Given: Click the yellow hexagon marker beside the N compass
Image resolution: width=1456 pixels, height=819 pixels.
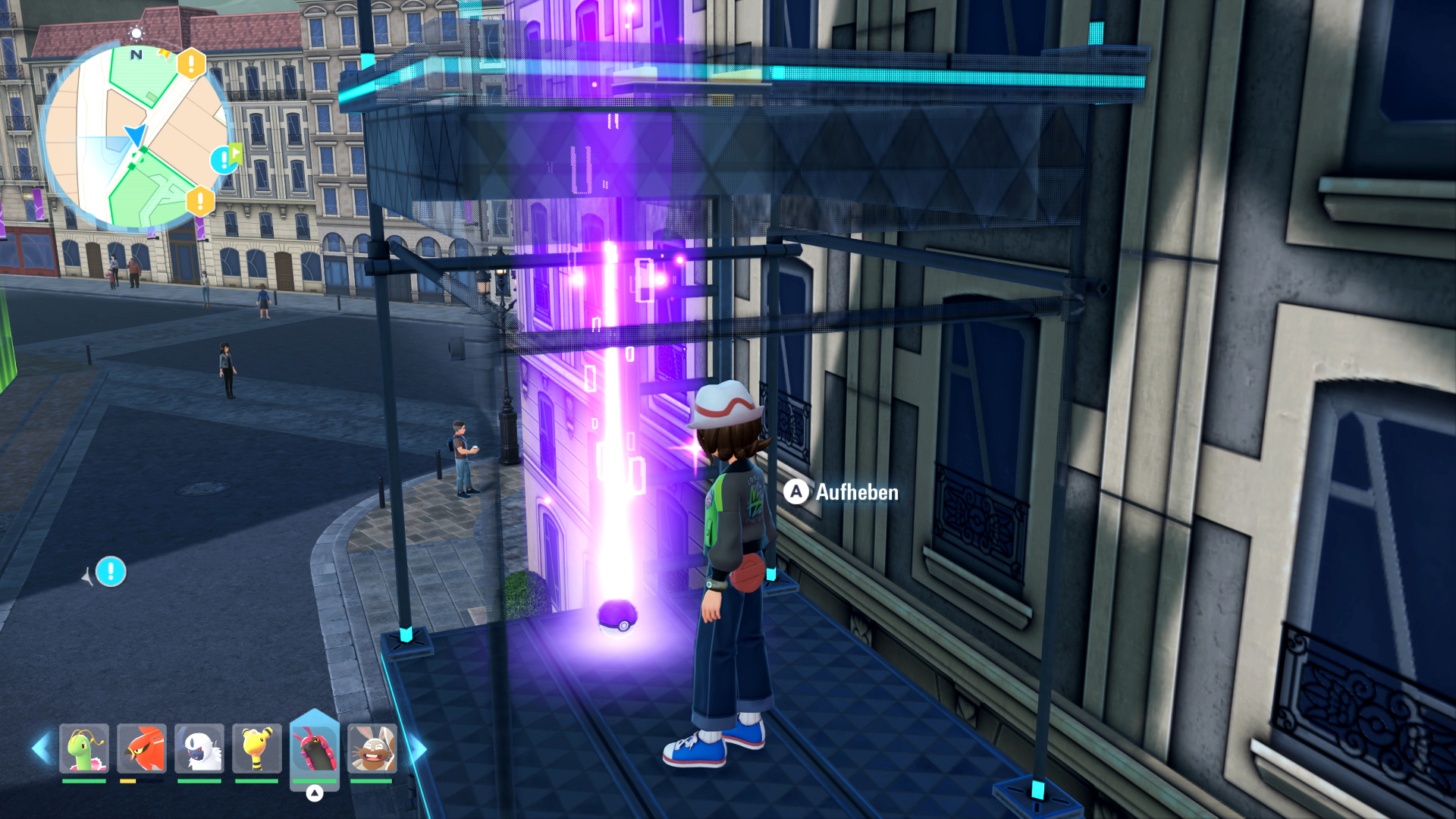Looking at the screenshot, I should [191, 64].
